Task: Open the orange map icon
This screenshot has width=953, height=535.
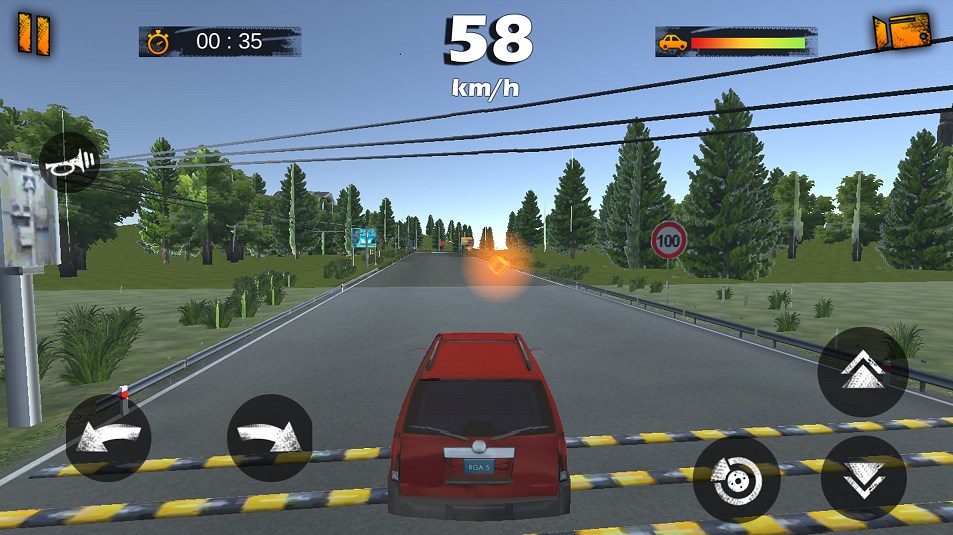Action: (x=901, y=32)
